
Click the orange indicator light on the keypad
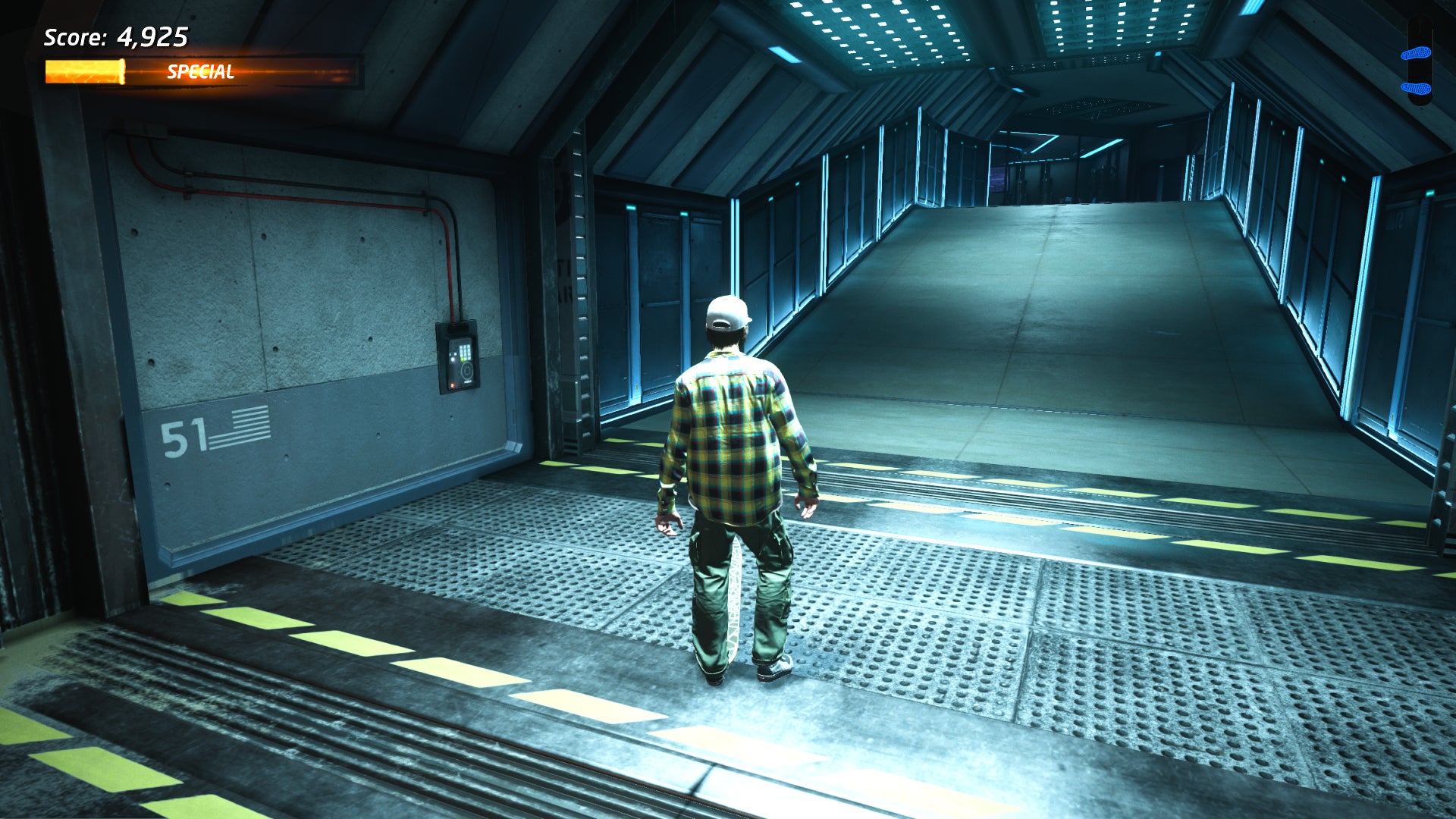pos(453,385)
